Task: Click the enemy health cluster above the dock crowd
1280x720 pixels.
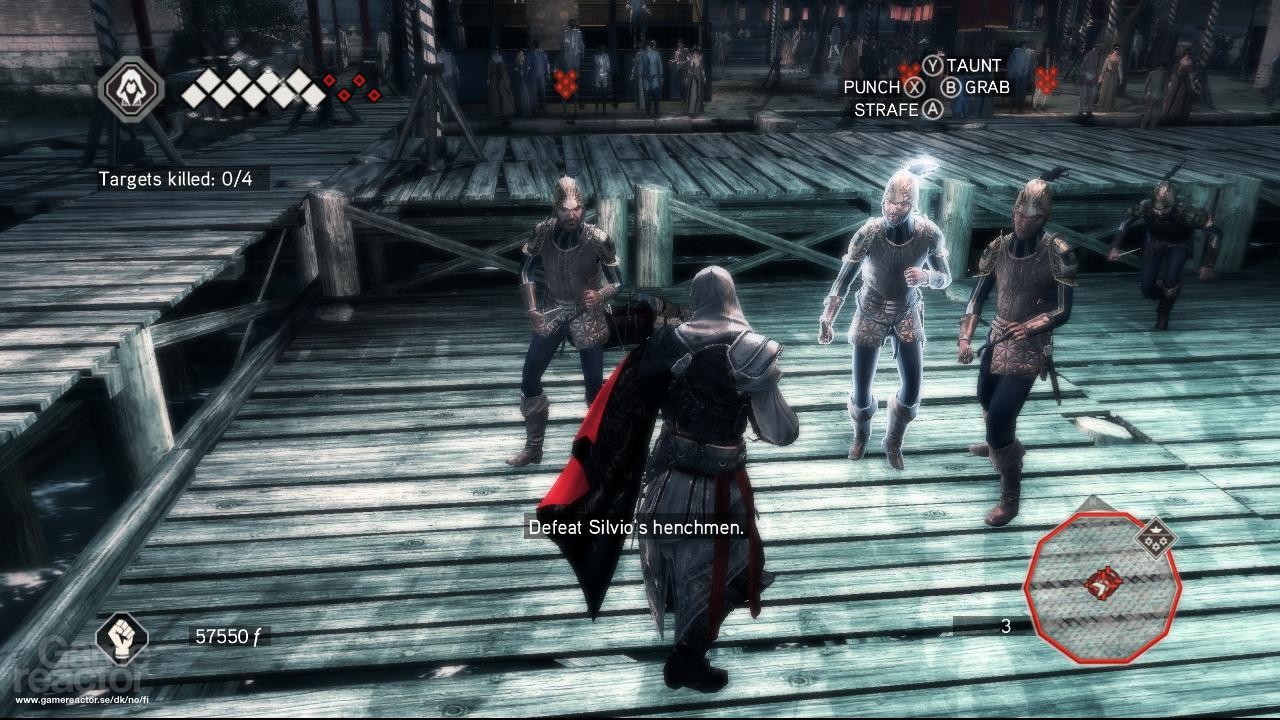Action: pos(565,77)
